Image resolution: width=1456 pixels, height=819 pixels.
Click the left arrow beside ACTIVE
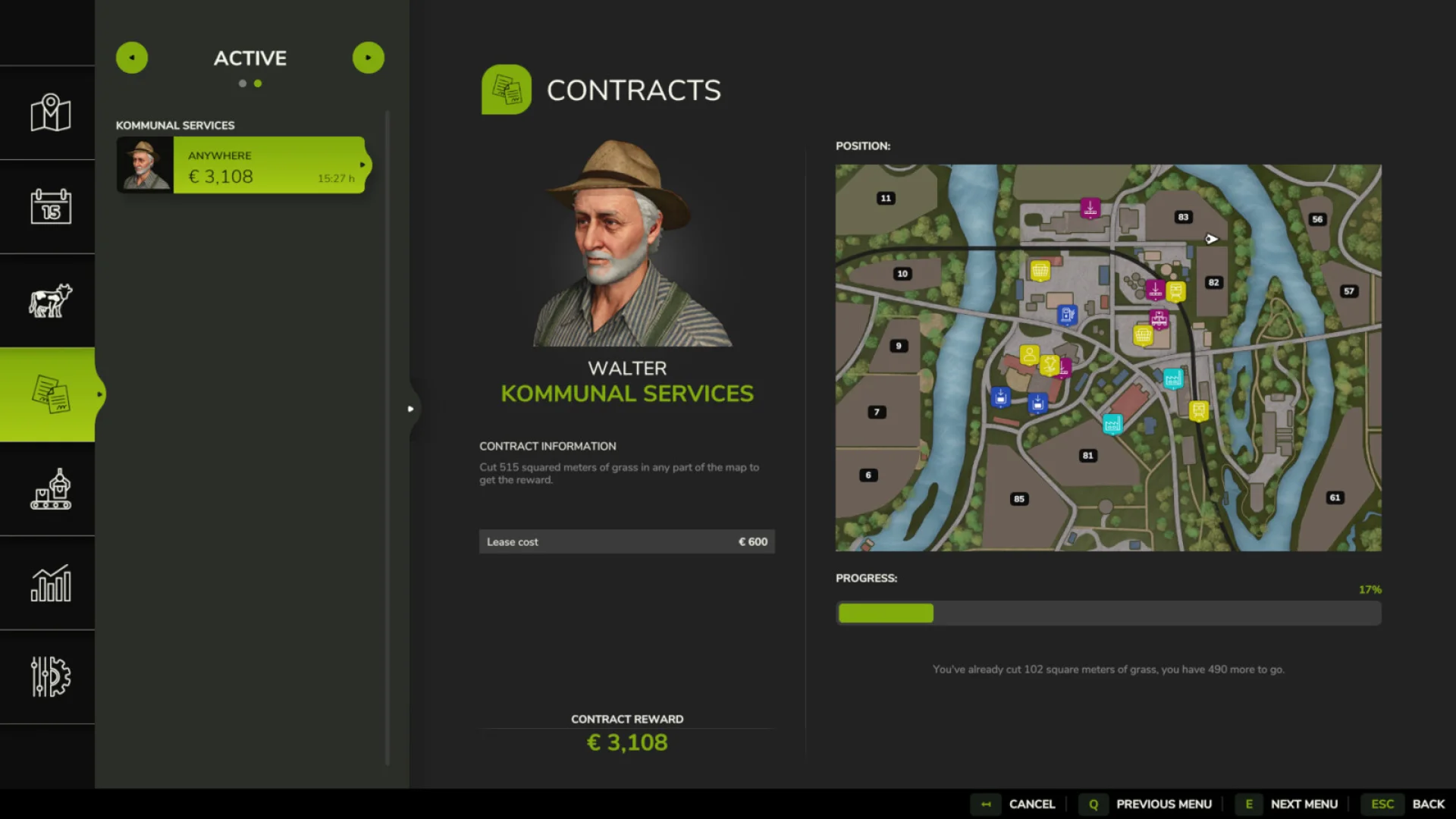(131, 57)
